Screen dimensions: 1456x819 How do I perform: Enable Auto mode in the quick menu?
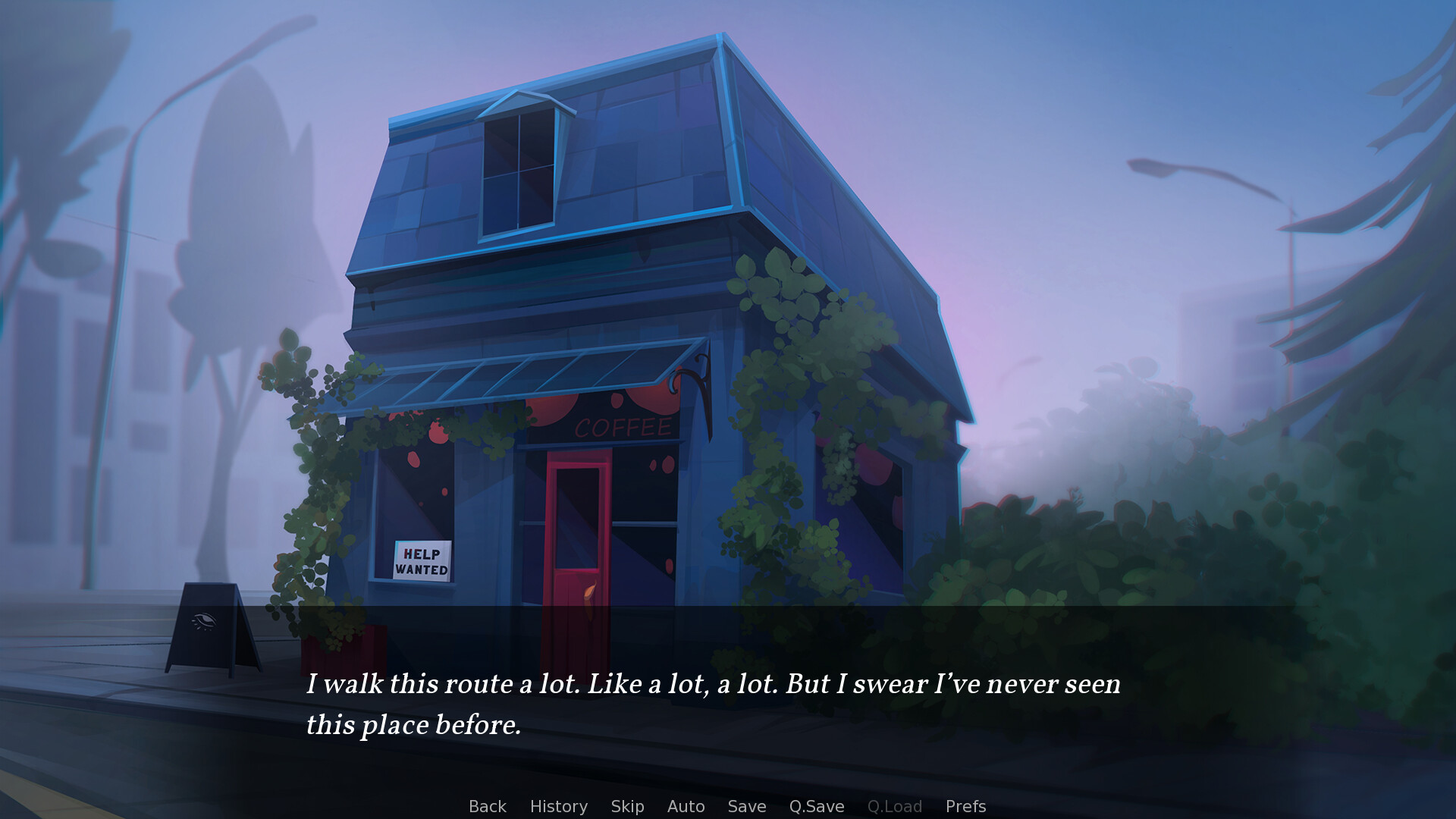(x=685, y=806)
